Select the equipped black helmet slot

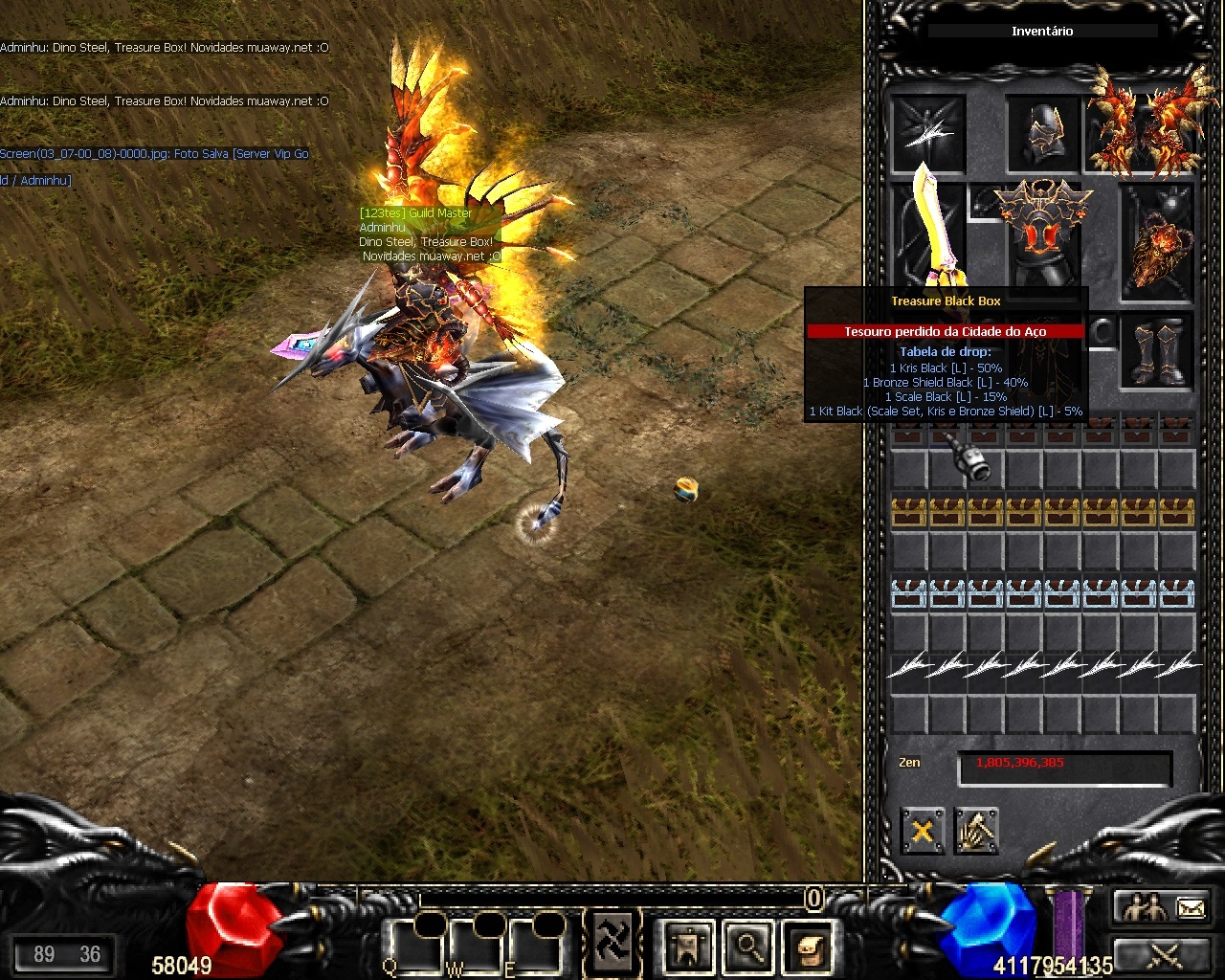coord(1043,133)
